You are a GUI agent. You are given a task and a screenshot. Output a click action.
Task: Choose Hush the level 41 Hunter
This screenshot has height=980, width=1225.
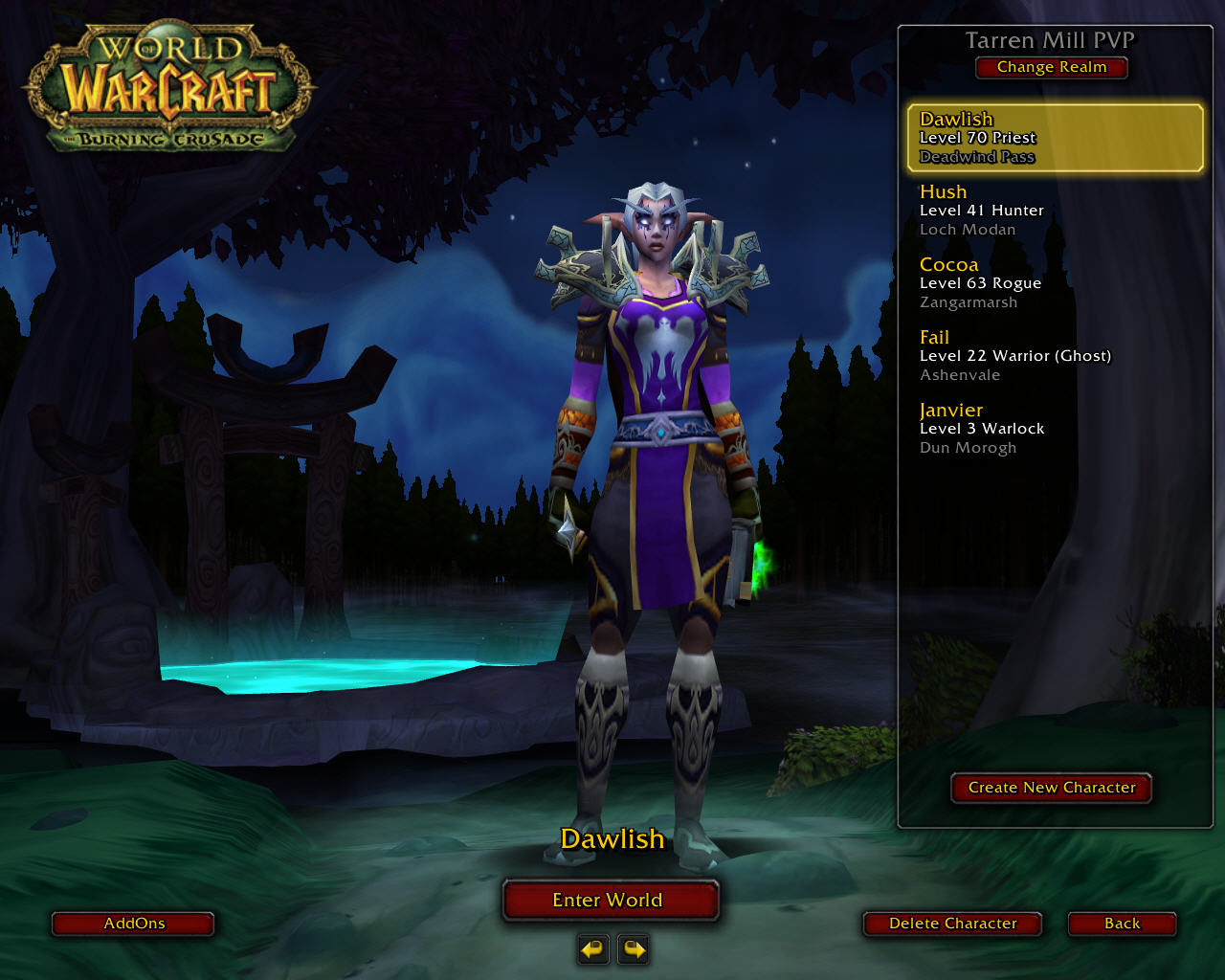[1053, 211]
